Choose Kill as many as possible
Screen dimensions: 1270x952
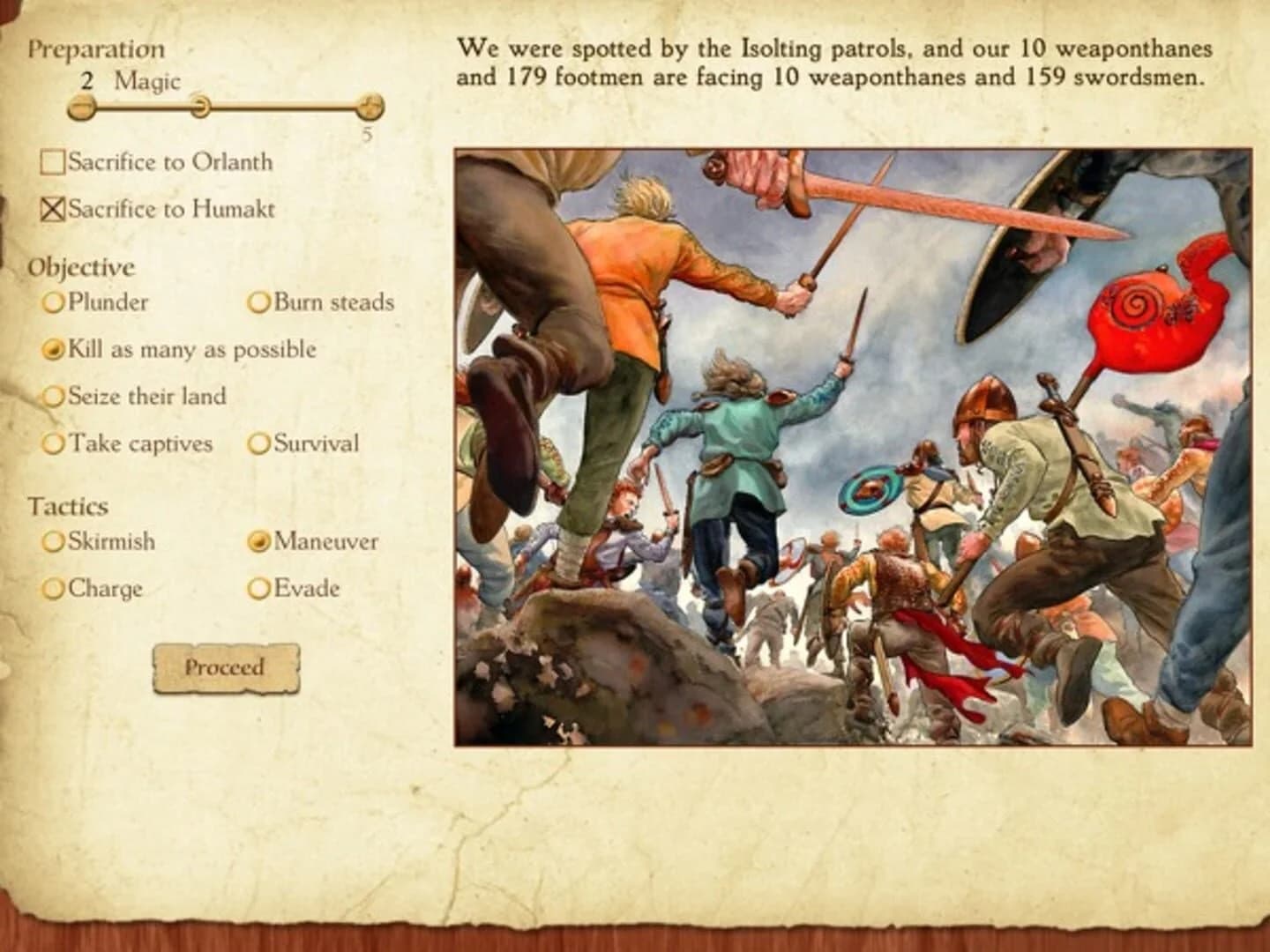[51, 349]
